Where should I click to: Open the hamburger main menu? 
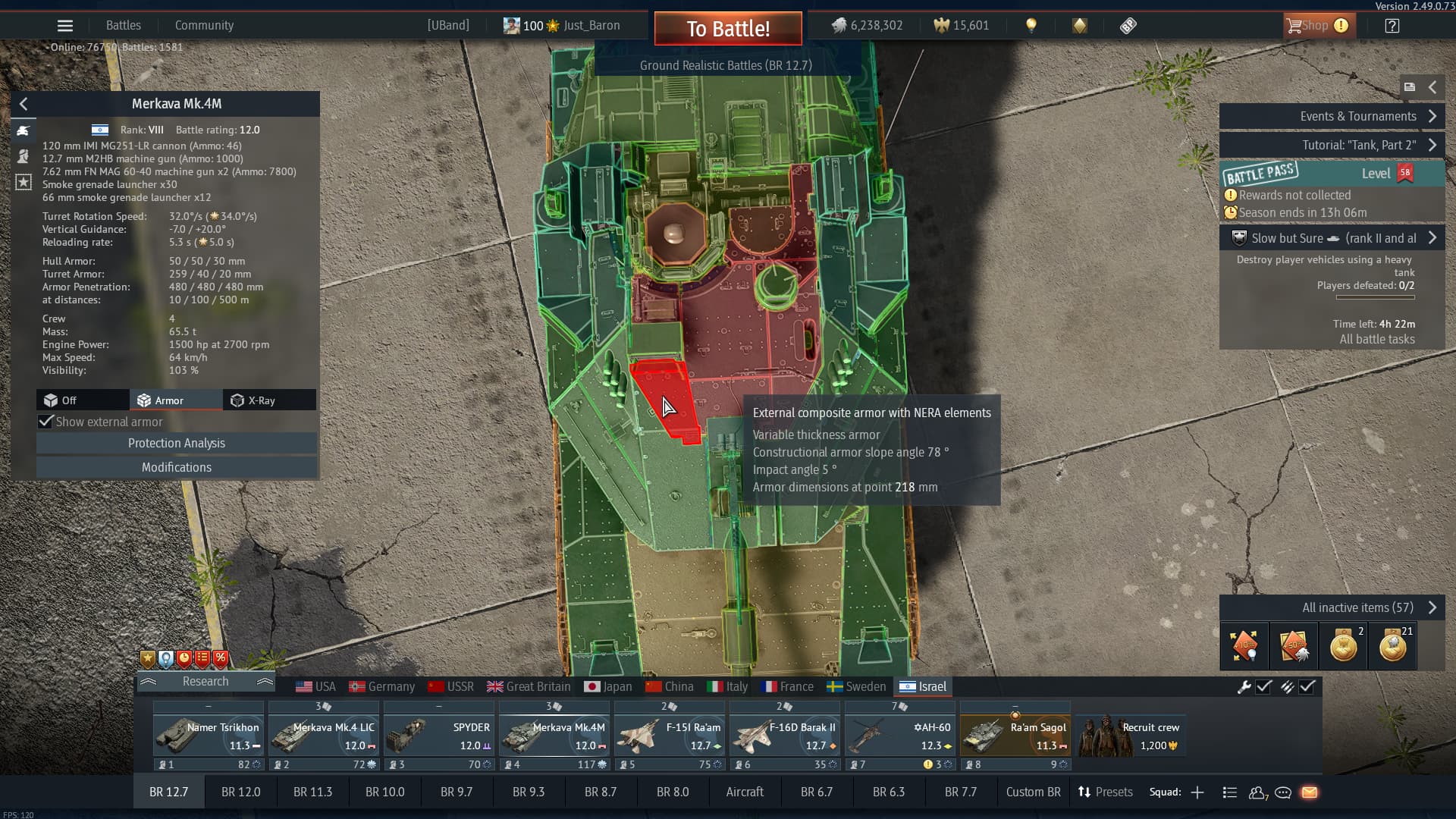65,26
